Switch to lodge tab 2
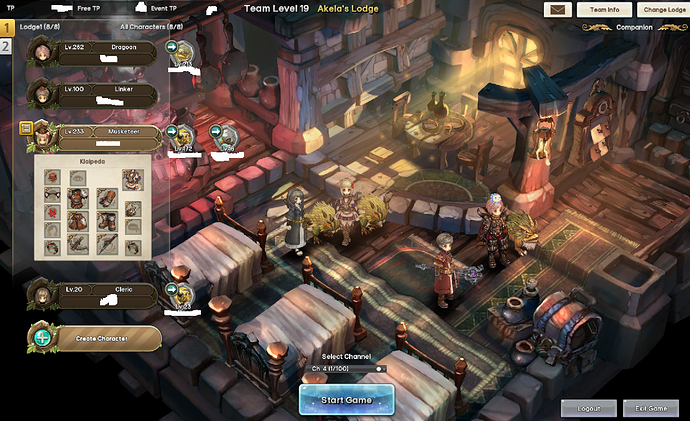 pos(5,46)
